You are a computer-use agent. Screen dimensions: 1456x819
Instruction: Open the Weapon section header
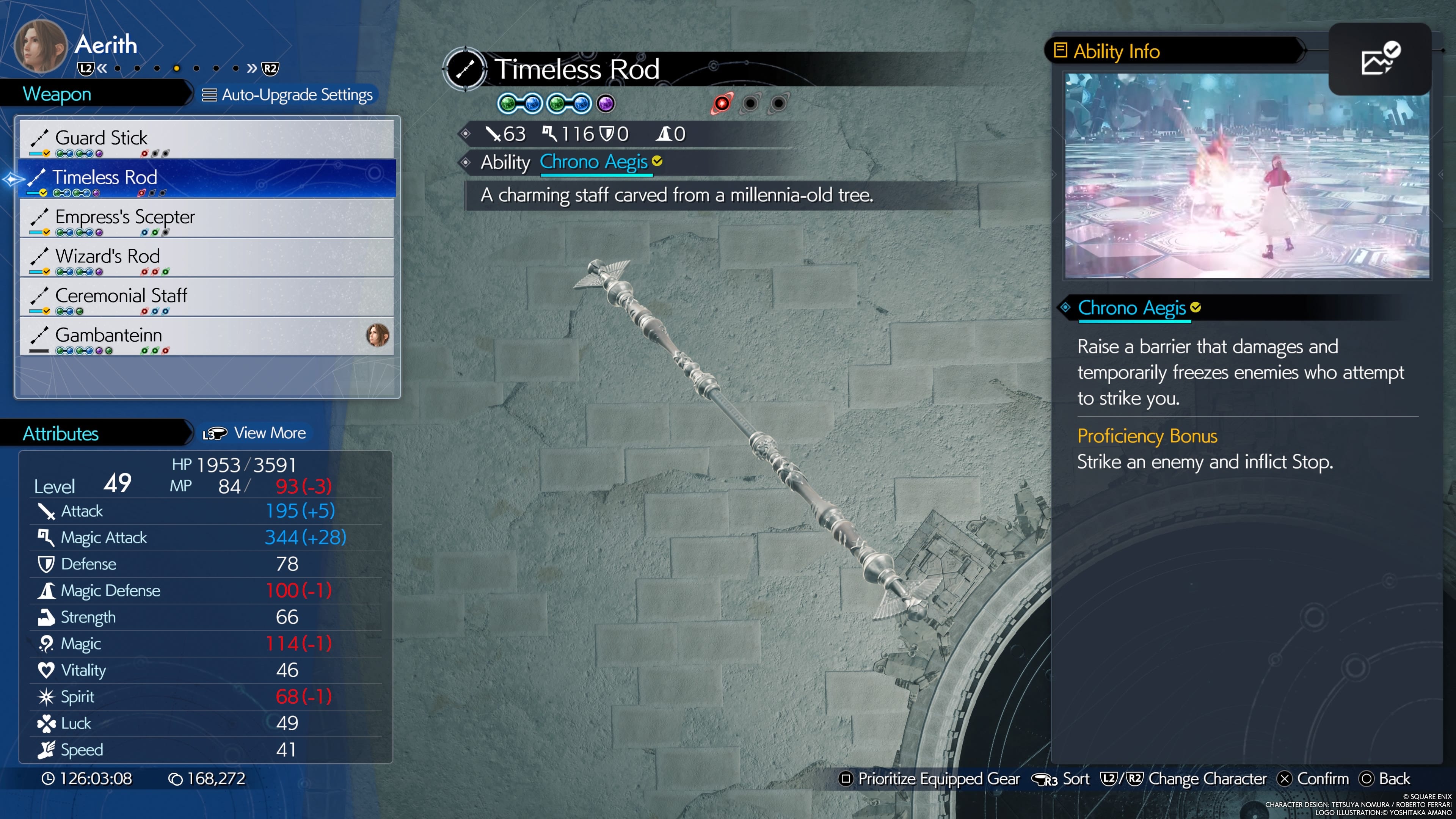pos(57,94)
